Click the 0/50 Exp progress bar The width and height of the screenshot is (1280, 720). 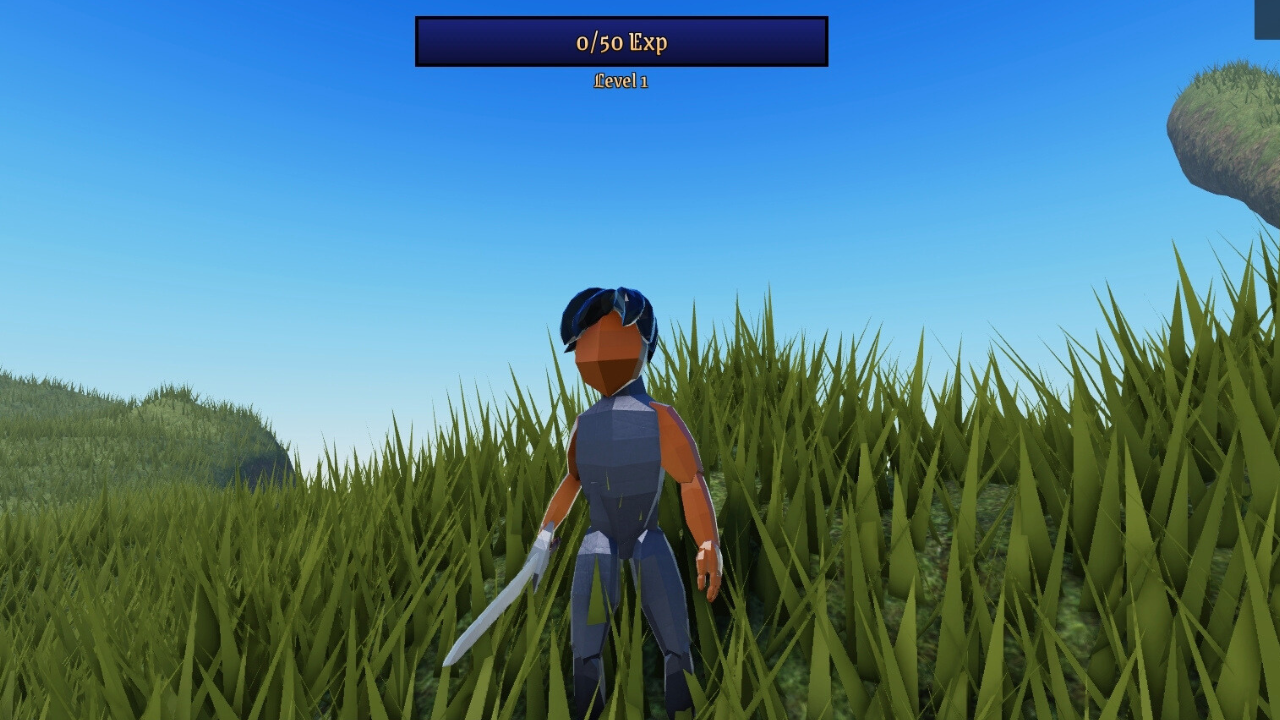click(x=621, y=42)
